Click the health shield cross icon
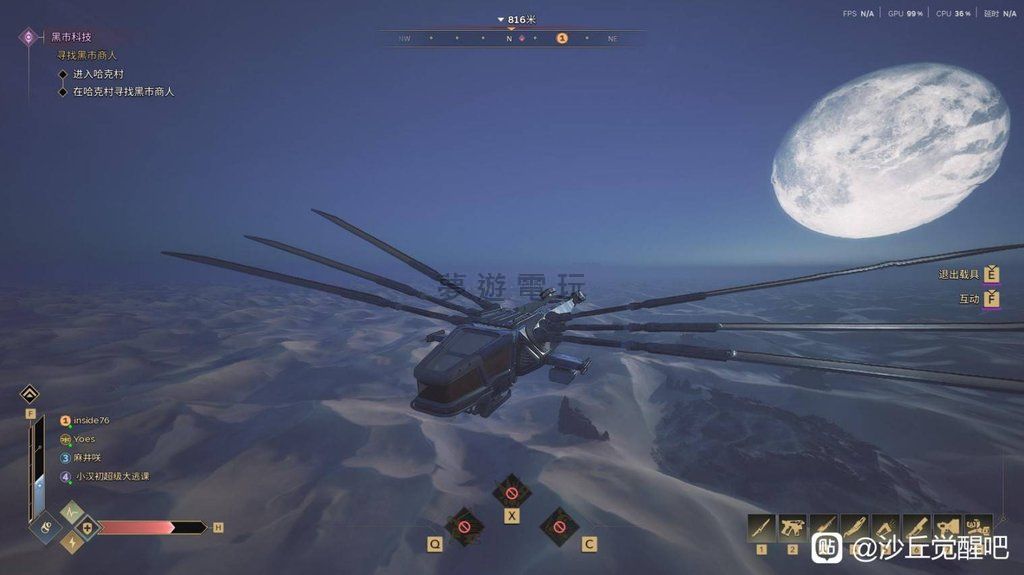 pyautogui.click(x=88, y=528)
